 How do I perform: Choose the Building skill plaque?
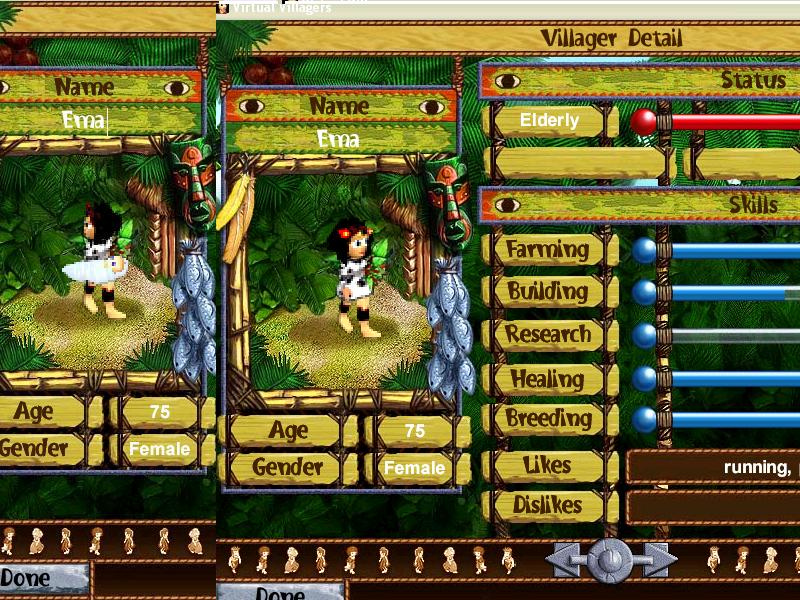(x=547, y=292)
